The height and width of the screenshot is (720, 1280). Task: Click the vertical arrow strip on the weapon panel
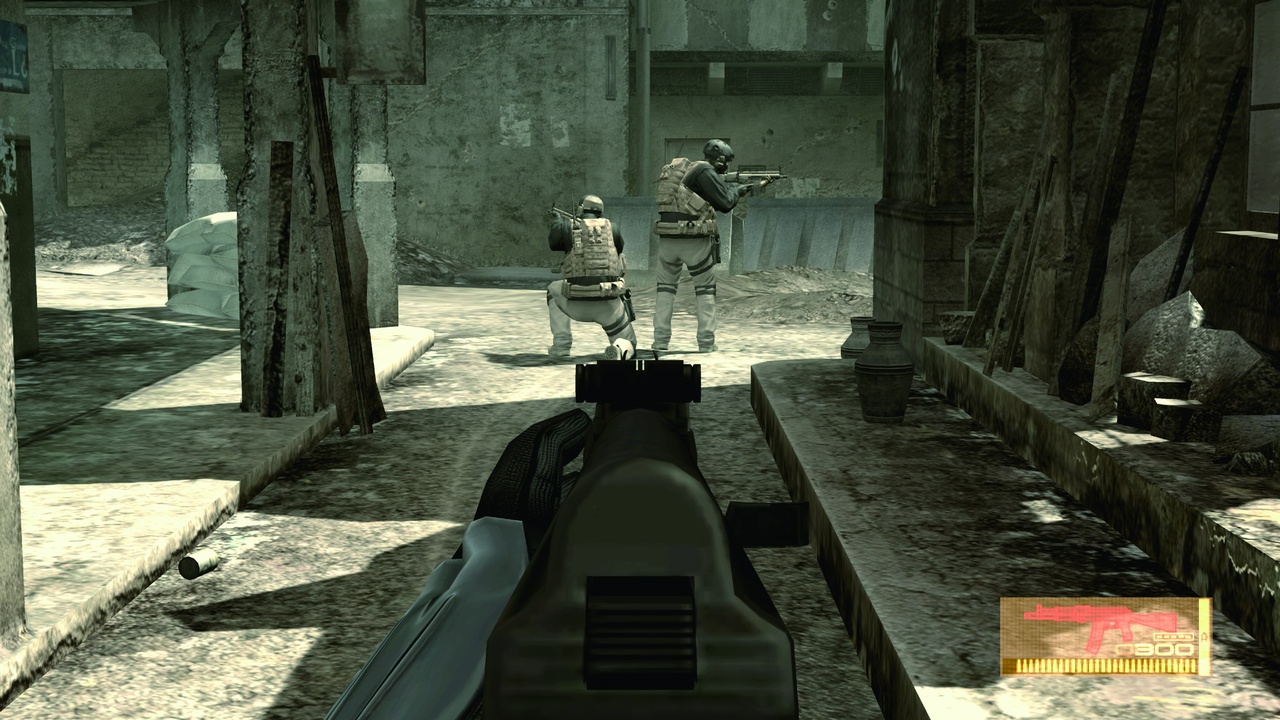pyautogui.click(x=1205, y=635)
